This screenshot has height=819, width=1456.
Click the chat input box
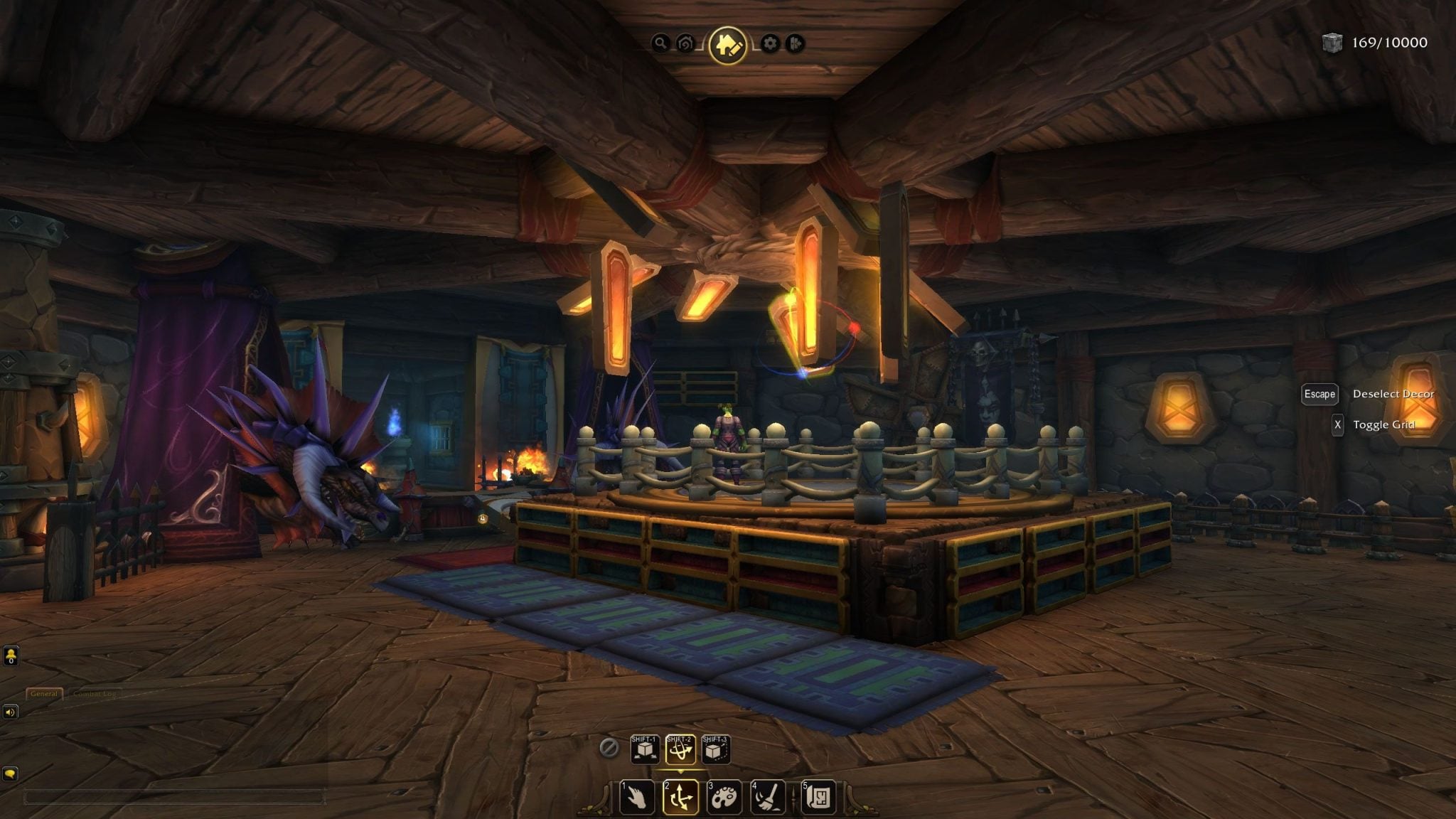click(x=174, y=798)
